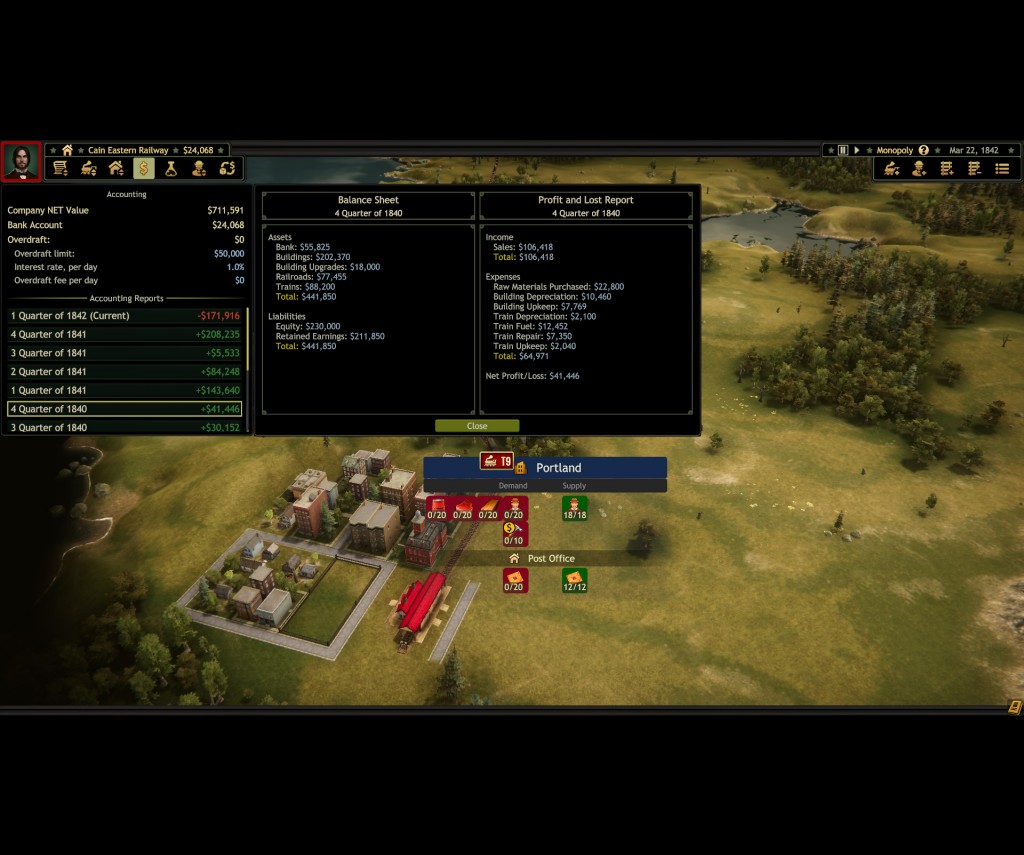Image resolution: width=1024 pixels, height=855 pixels.
Task: Open the 3 Quarter of 1840 report
Action: click(x=125, y=427)
